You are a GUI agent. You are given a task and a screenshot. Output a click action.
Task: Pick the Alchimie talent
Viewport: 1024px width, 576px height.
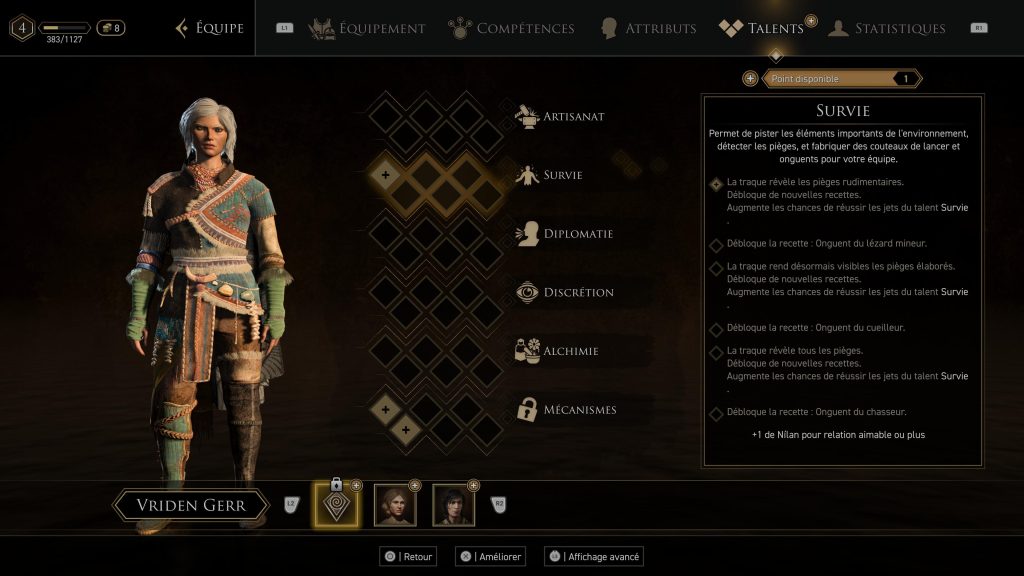coord(569,351)
